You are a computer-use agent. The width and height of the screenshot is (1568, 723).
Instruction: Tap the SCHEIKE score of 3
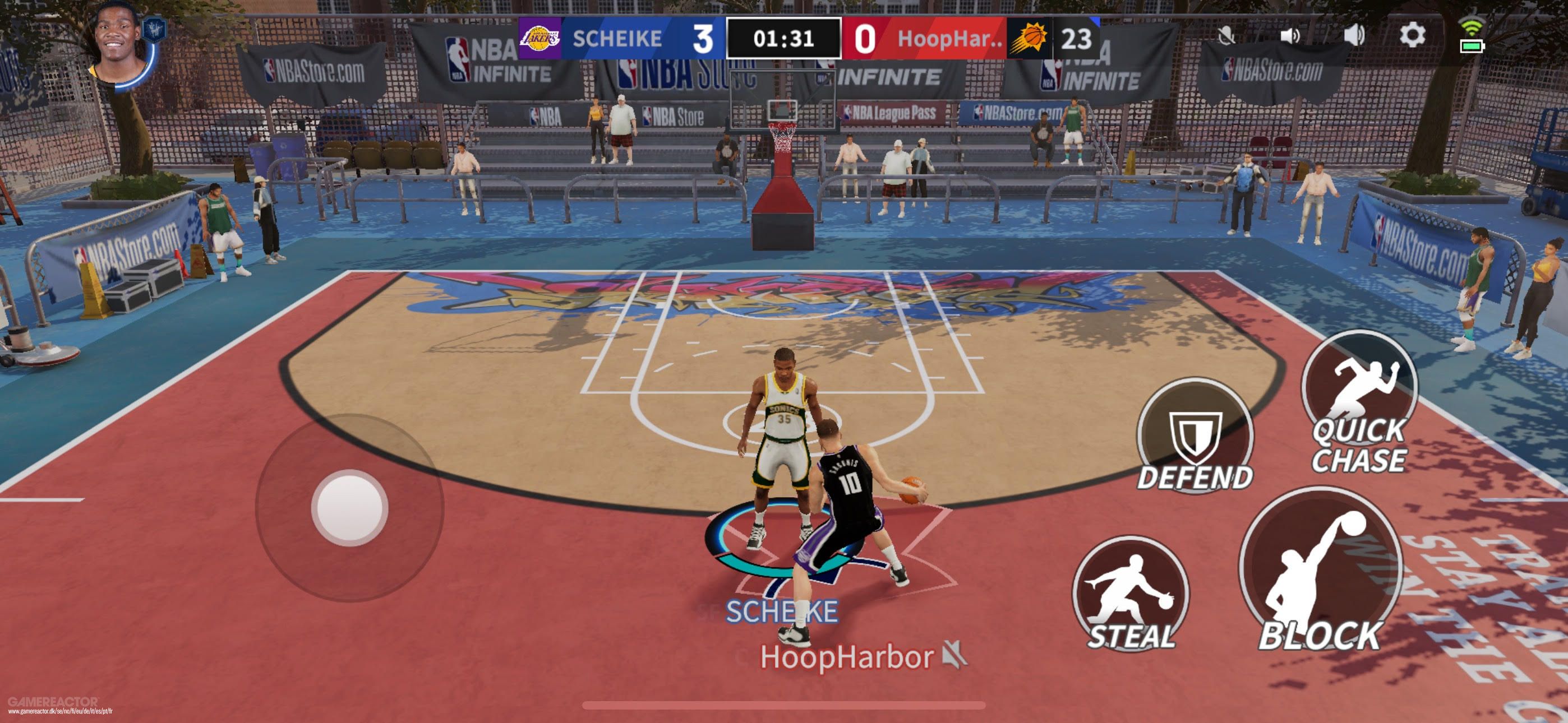(704, 37)
